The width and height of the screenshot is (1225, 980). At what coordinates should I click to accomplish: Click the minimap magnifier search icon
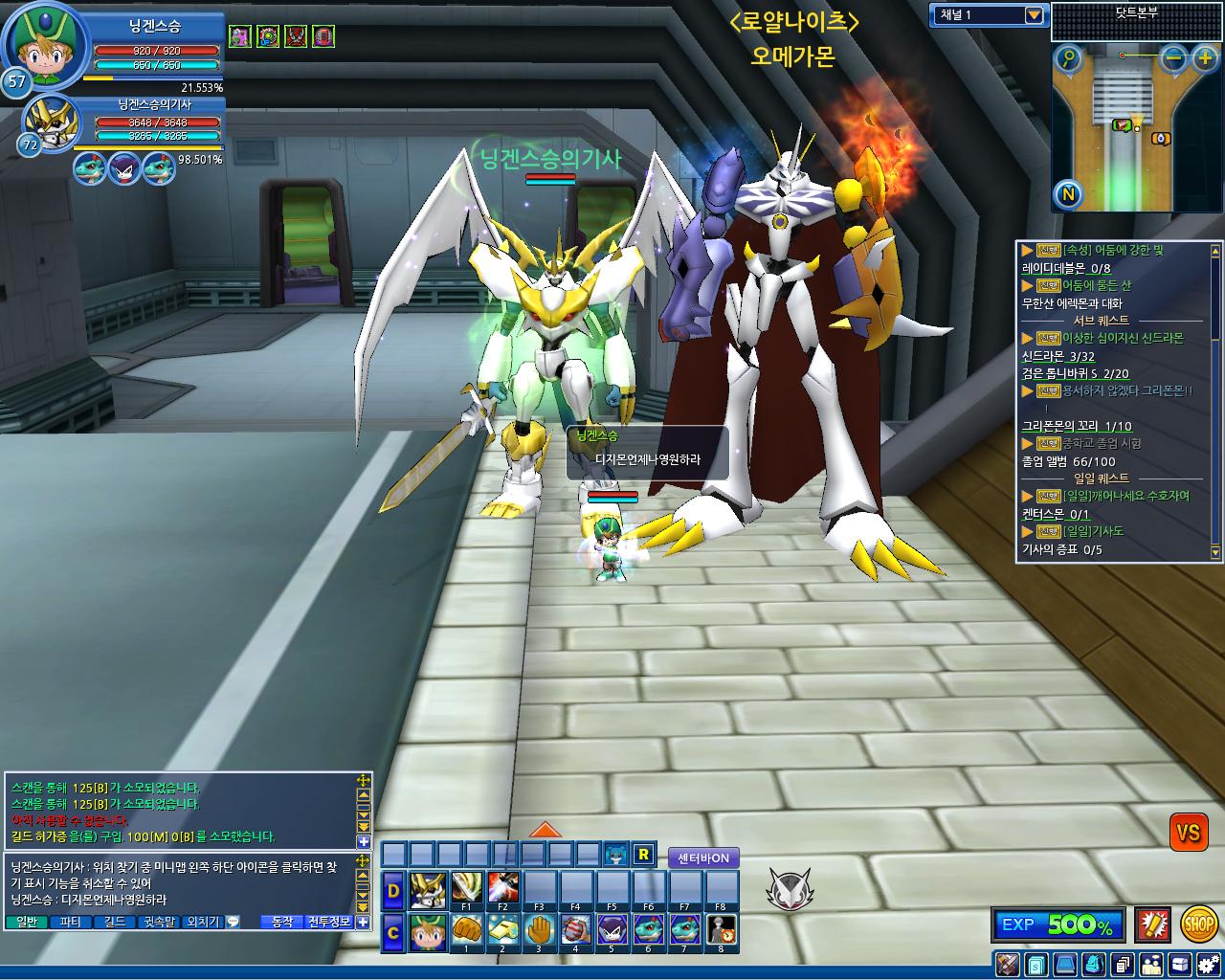tap(1068, 59)
